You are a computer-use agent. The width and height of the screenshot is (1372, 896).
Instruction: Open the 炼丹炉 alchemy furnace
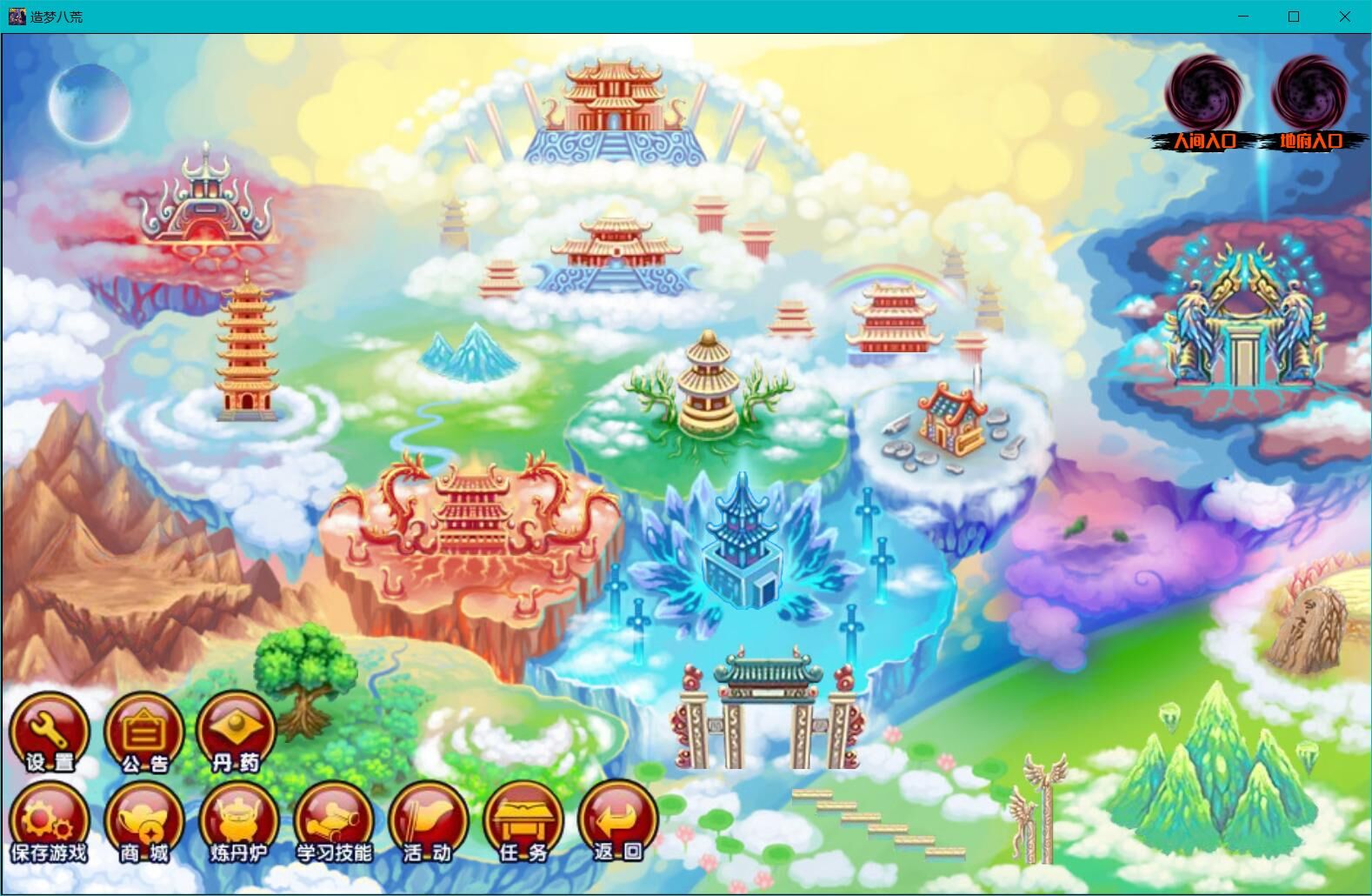[x=238, y=823]
